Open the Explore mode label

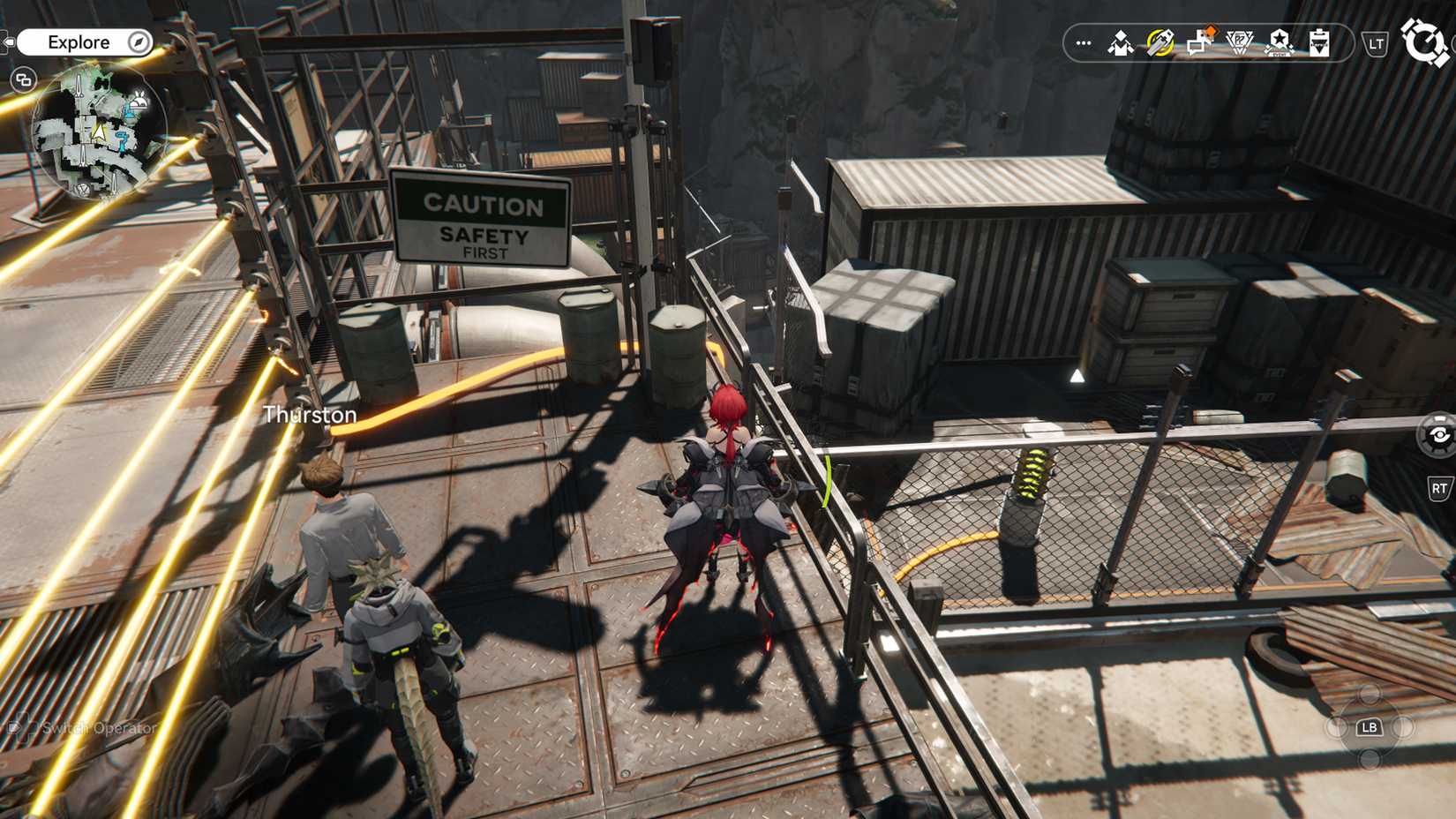click(x=79, y=41)
